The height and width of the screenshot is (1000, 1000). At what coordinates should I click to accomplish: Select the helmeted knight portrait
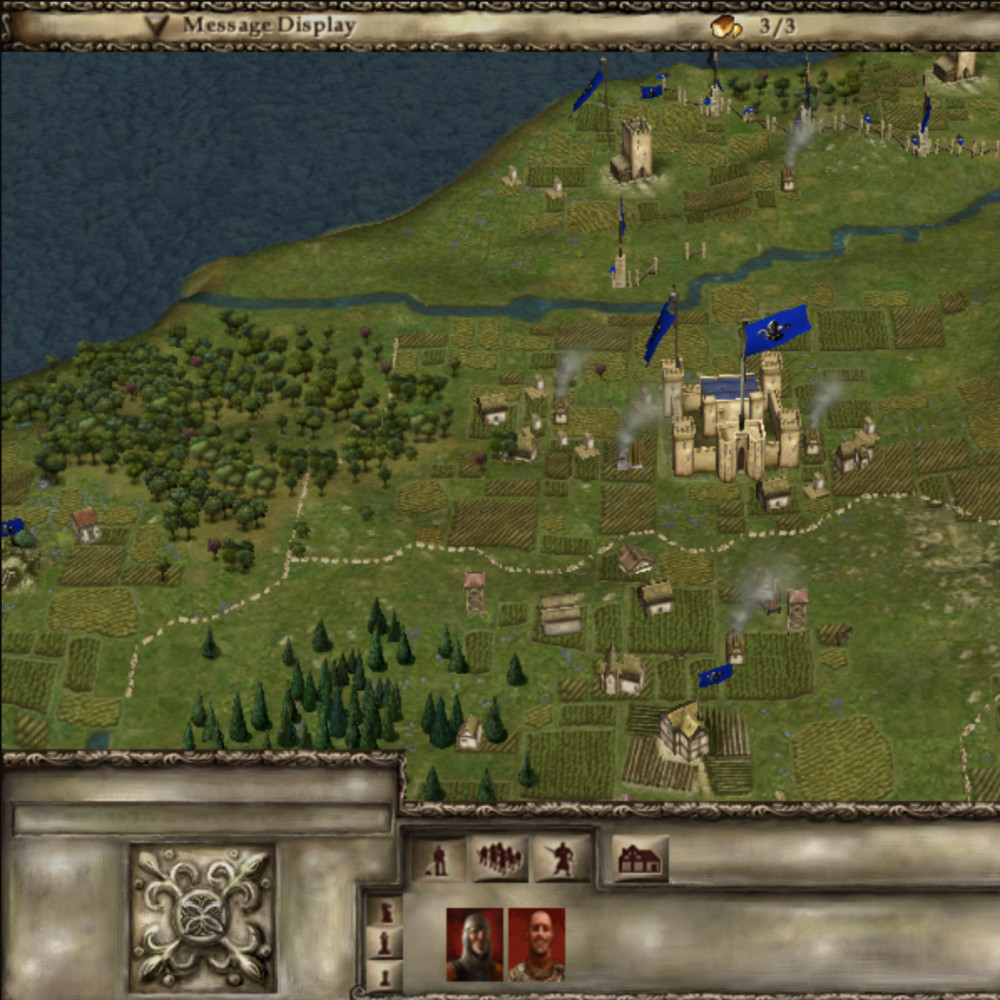tap(474, 944)
